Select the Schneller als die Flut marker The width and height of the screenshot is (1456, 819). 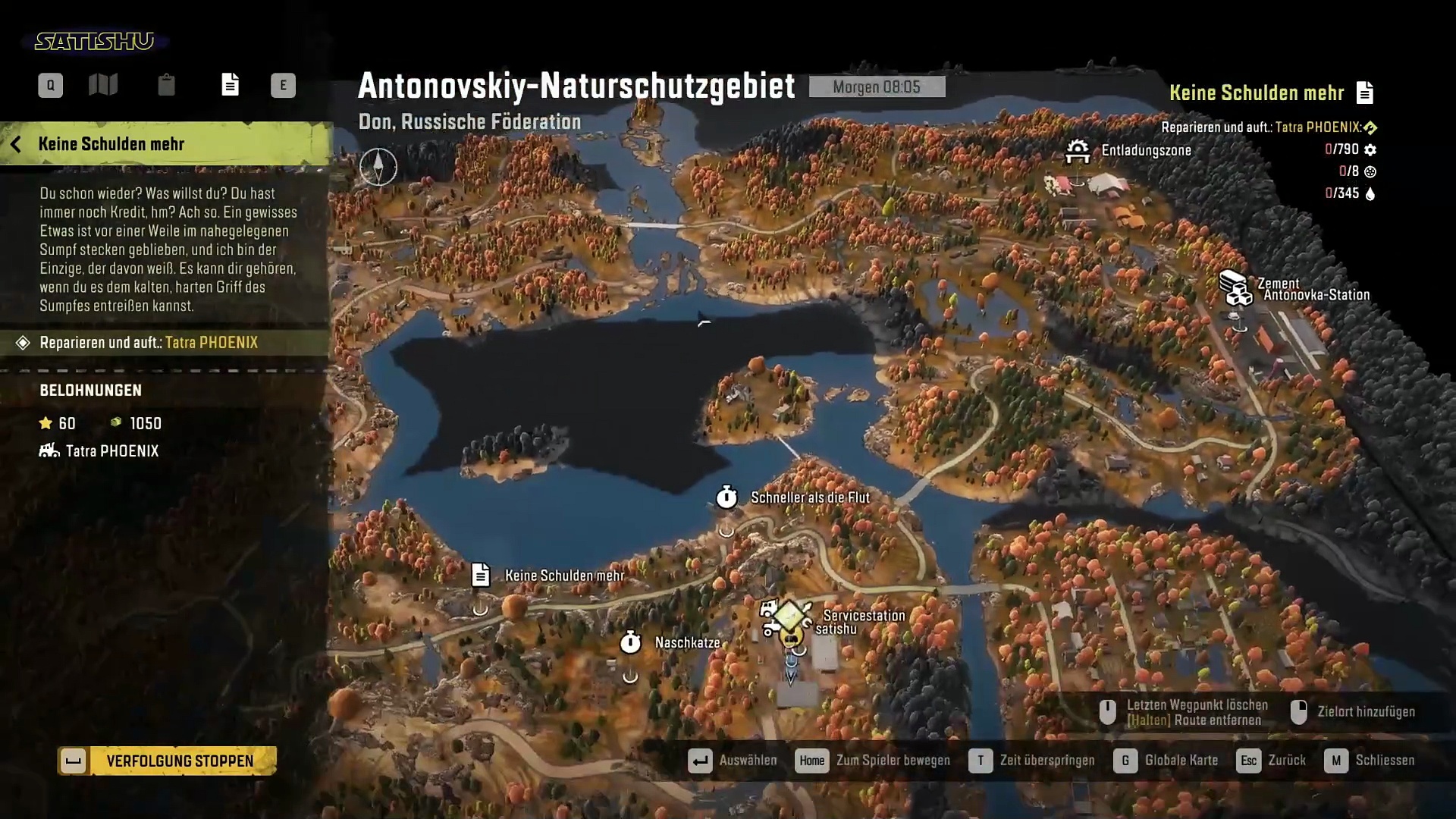tap(726, 497)
